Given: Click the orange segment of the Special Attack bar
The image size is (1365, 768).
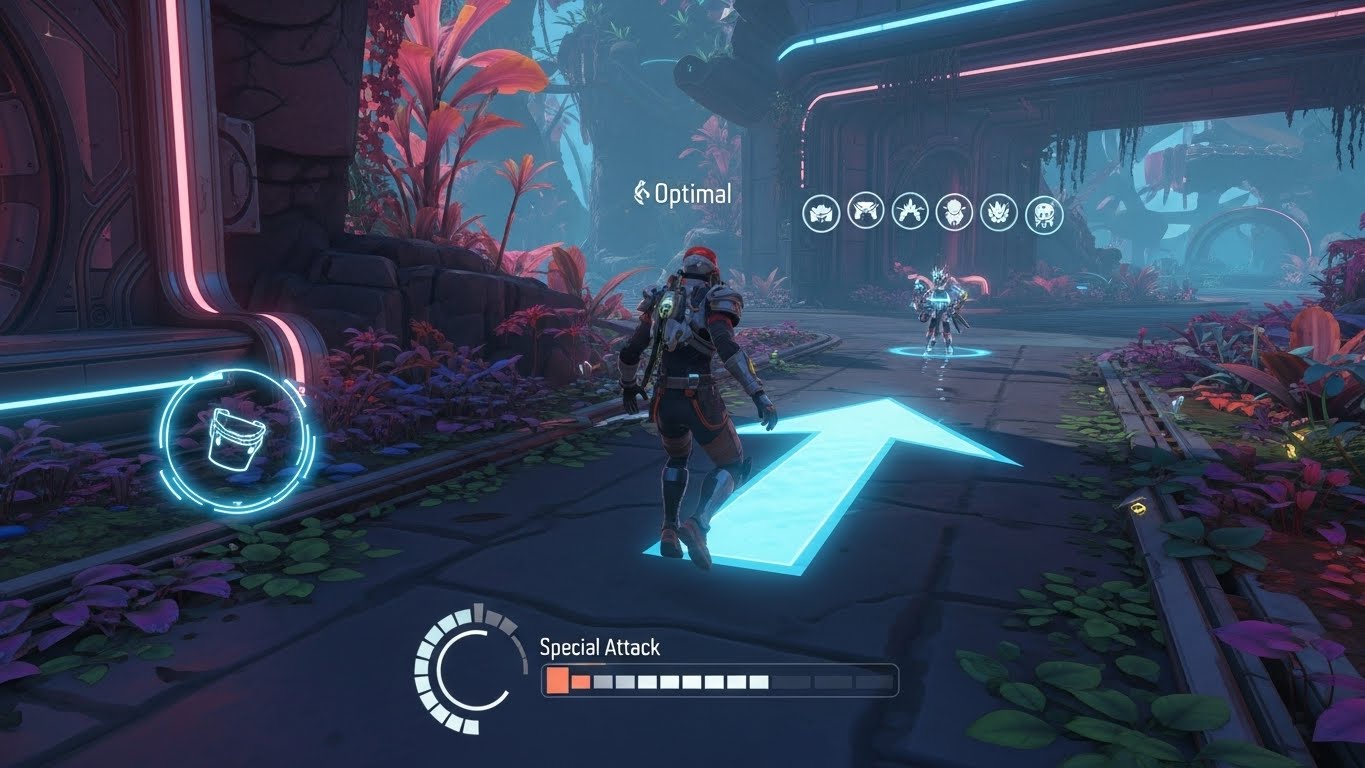Looking at the screenshot, I should tap(556, 679).
